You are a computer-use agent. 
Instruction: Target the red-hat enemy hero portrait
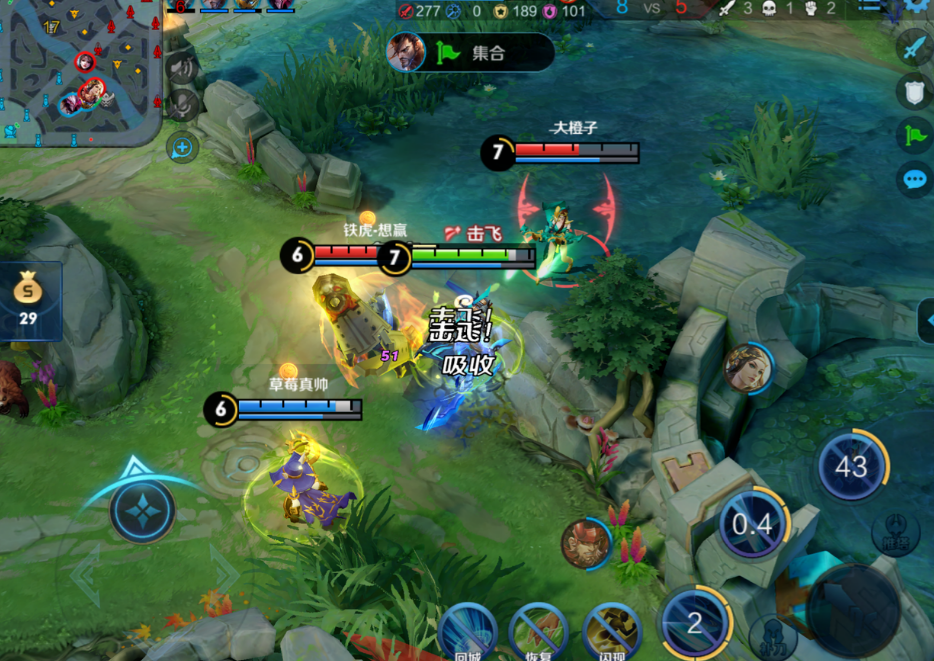[586, 543]
